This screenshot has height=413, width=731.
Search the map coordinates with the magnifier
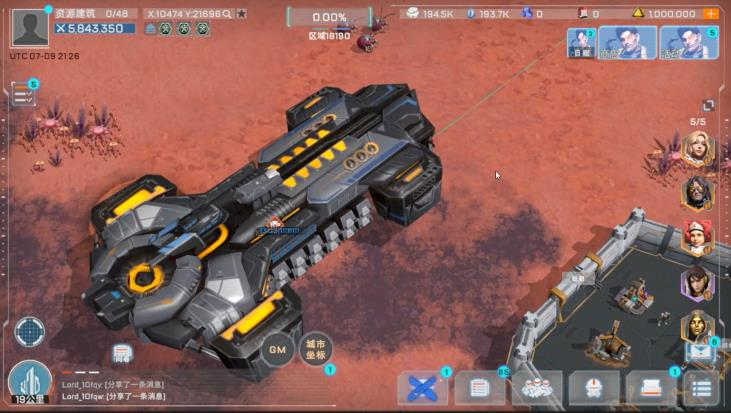tap(228, 14)
